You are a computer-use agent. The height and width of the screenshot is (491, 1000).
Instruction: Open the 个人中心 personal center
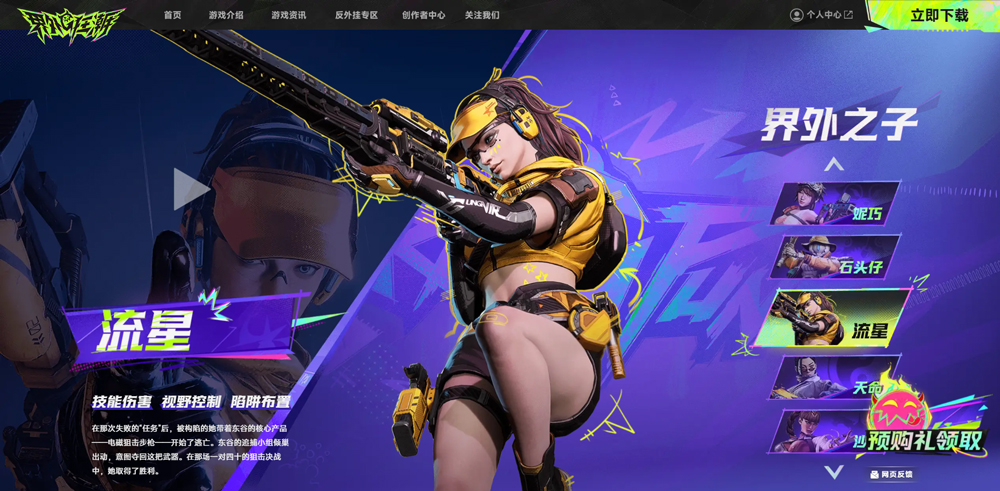click(x=821, y=15)
